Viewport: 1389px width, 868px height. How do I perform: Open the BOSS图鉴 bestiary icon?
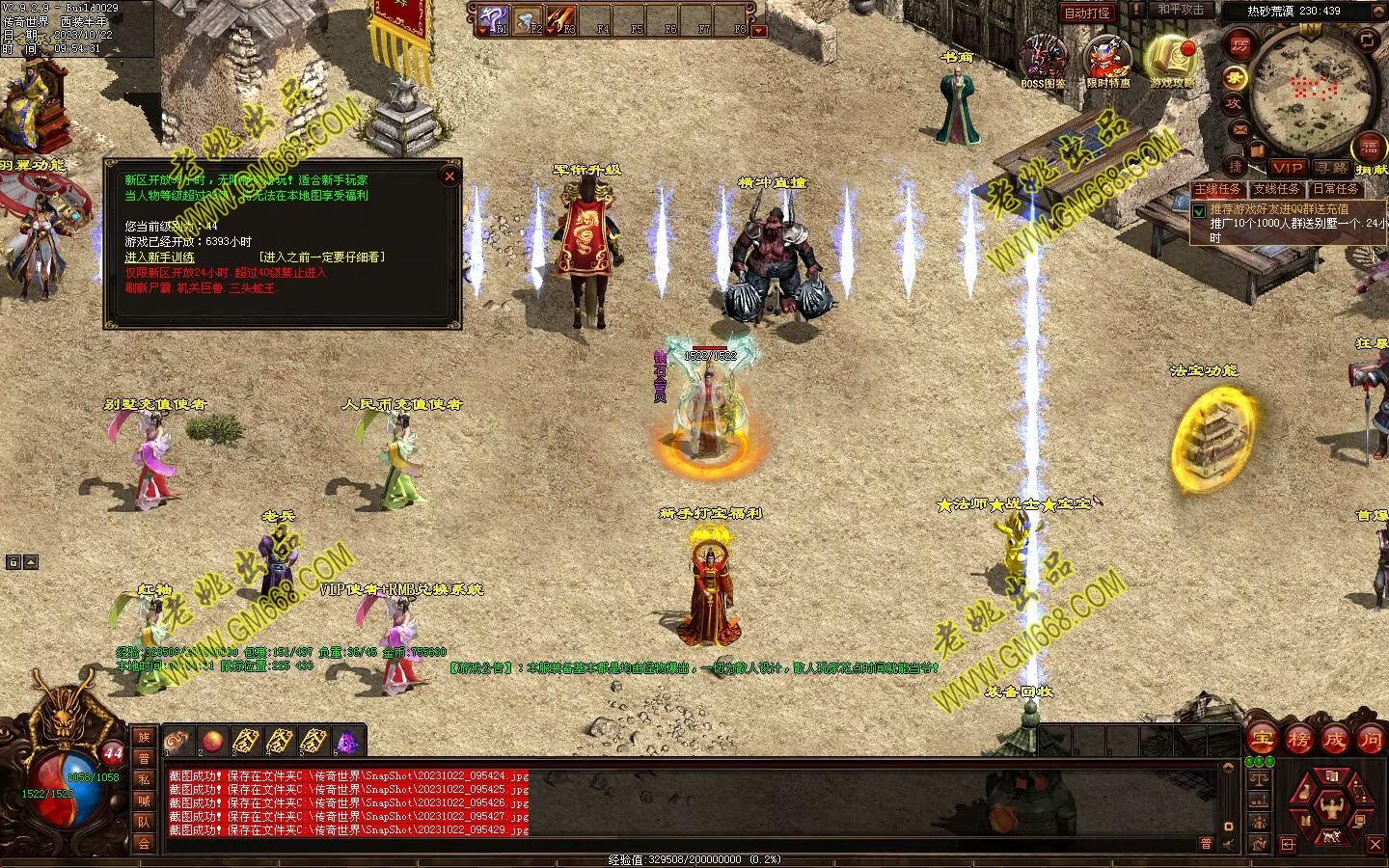click(1044, 60)
